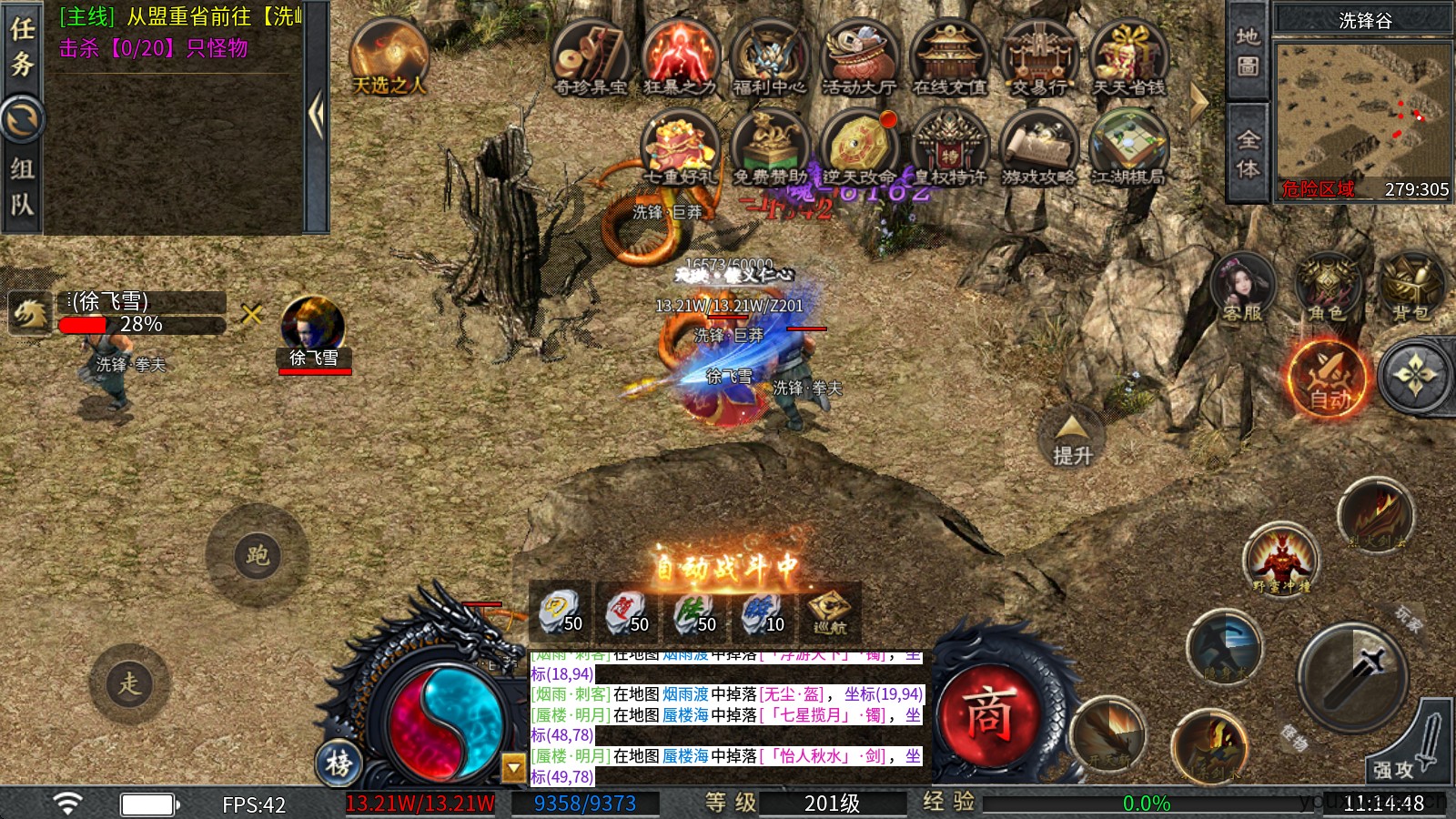Open 游戏攻略 game guide
Image resolution: width=1456 pixels, height=819 pixels.
point(1038,147)
